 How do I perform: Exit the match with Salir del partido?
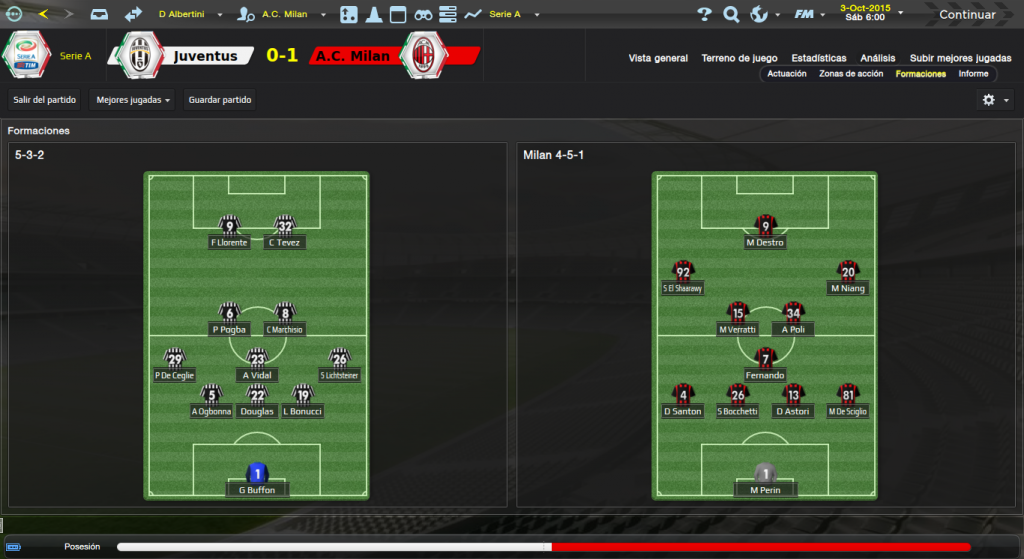[x=44, y=100]
